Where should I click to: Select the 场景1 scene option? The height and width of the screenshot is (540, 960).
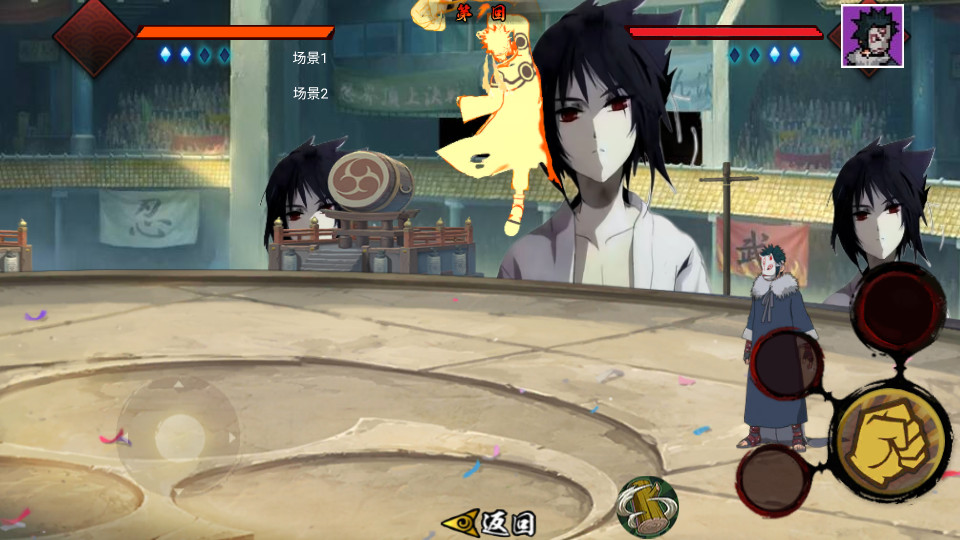click(310, 58)
